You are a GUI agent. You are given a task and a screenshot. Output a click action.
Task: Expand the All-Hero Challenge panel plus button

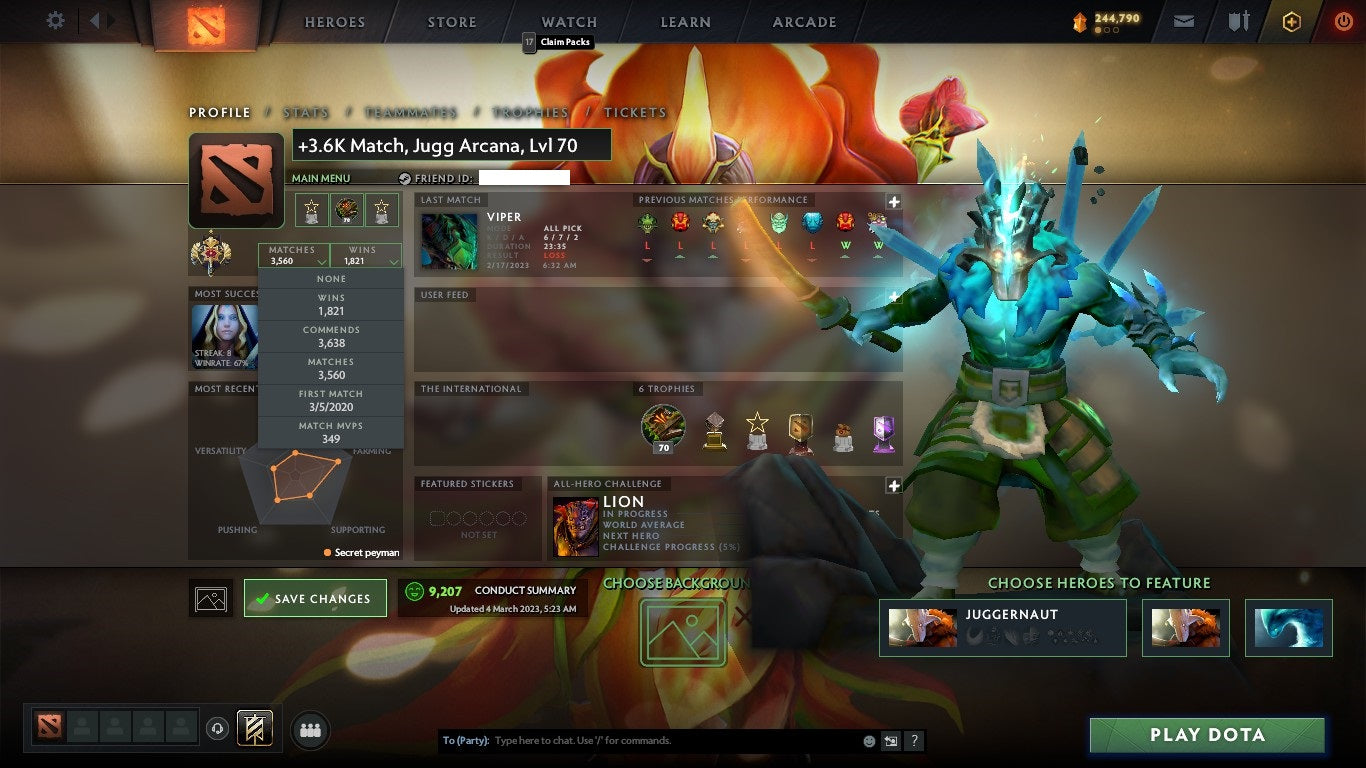click(x=894, y=485)
